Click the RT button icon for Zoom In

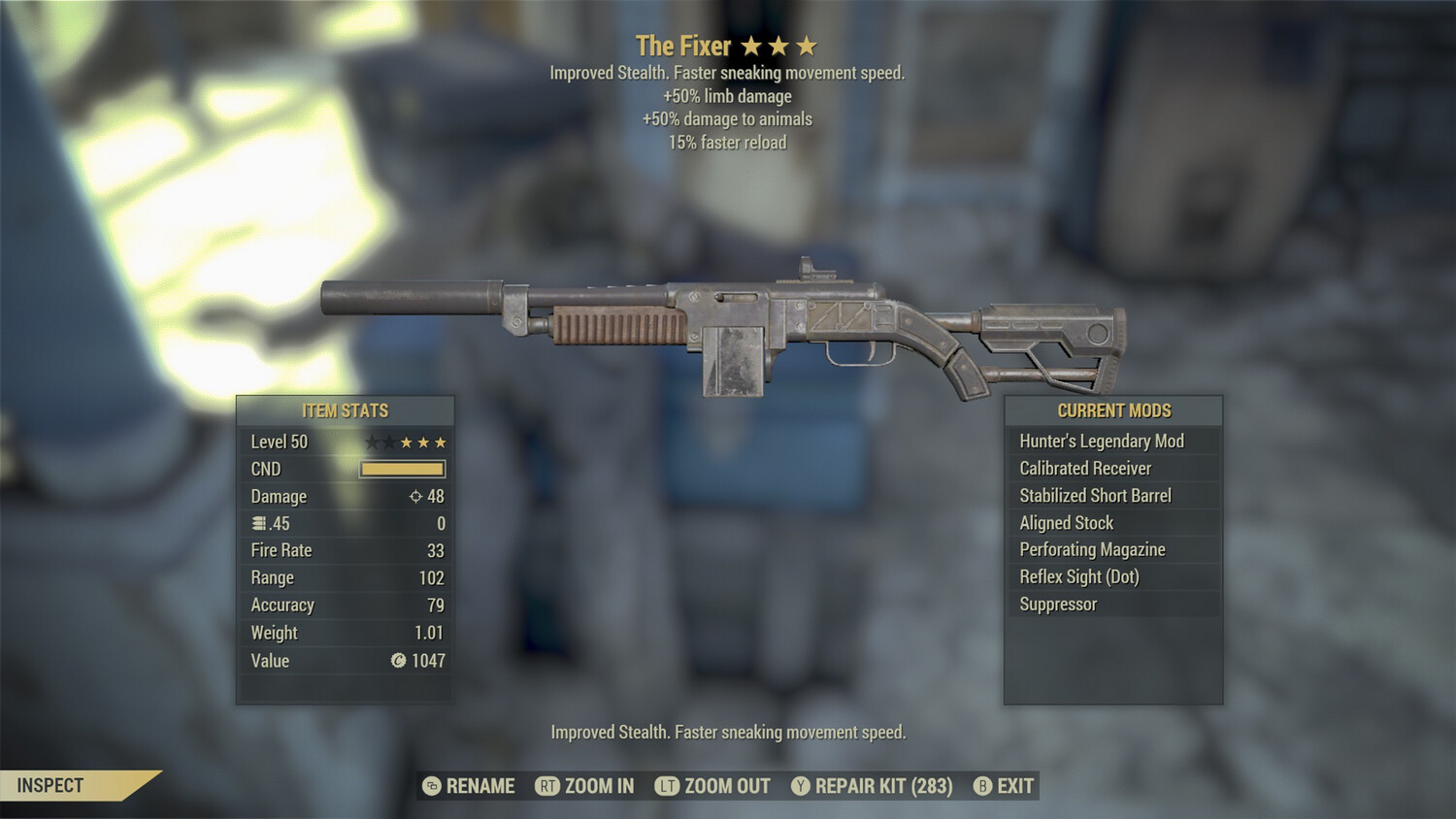click(548, 786)
